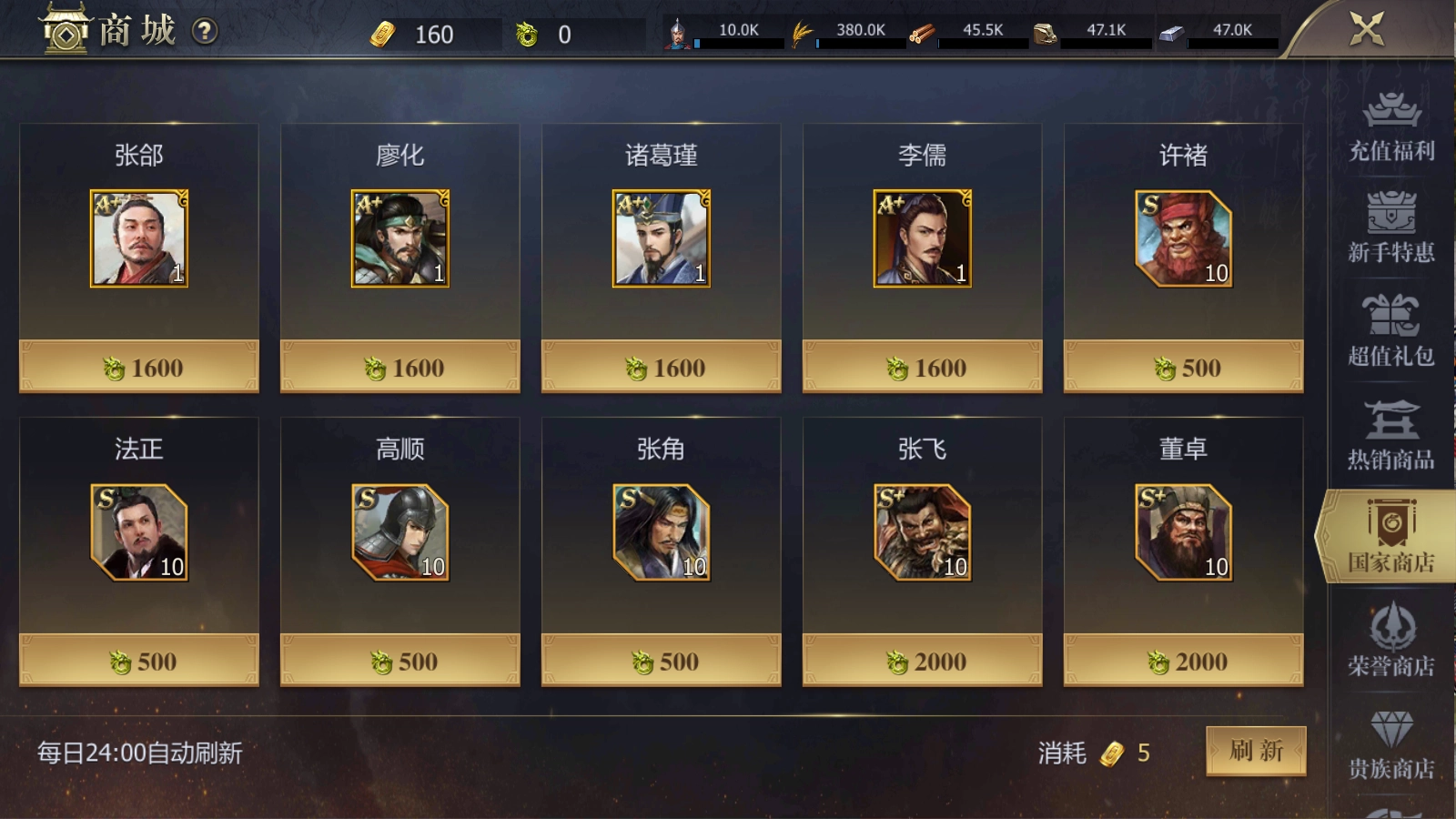Choose the 张角 general card
1456x819 pixels.
pos(662,533)
